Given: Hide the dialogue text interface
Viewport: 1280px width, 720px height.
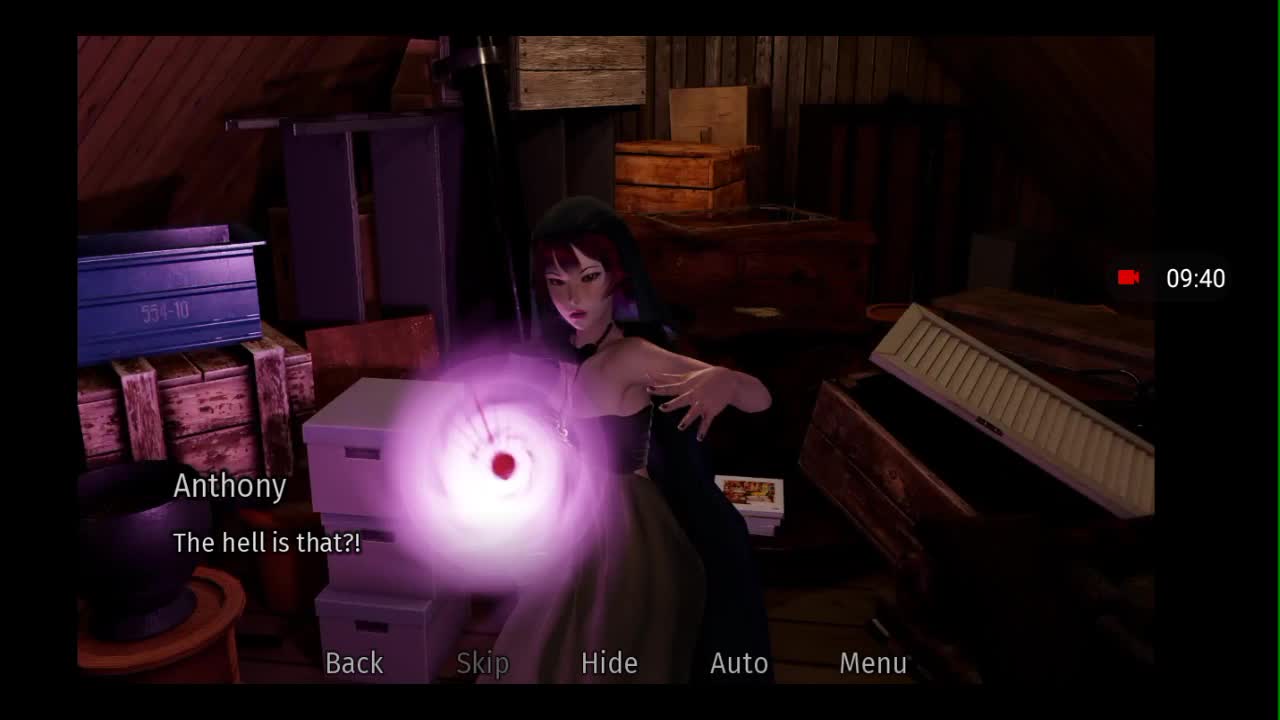Looking at the screenshot, I should [x=609, y=663].
